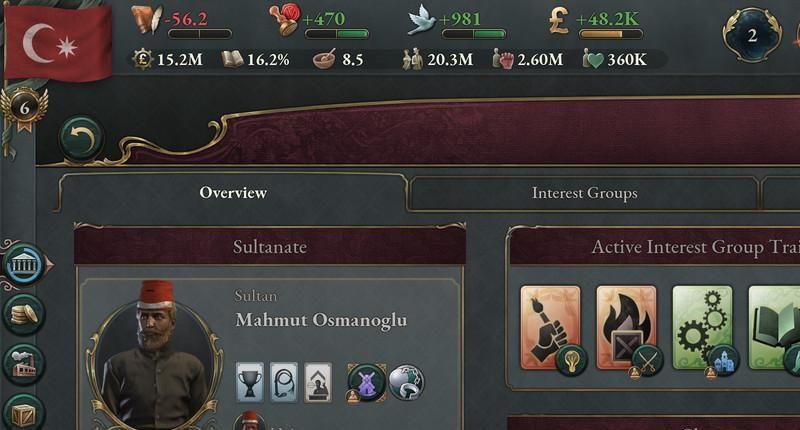The image size is (800, 430).
Task: Select the trophy trait icon under the Sultan
Action: 250,381
